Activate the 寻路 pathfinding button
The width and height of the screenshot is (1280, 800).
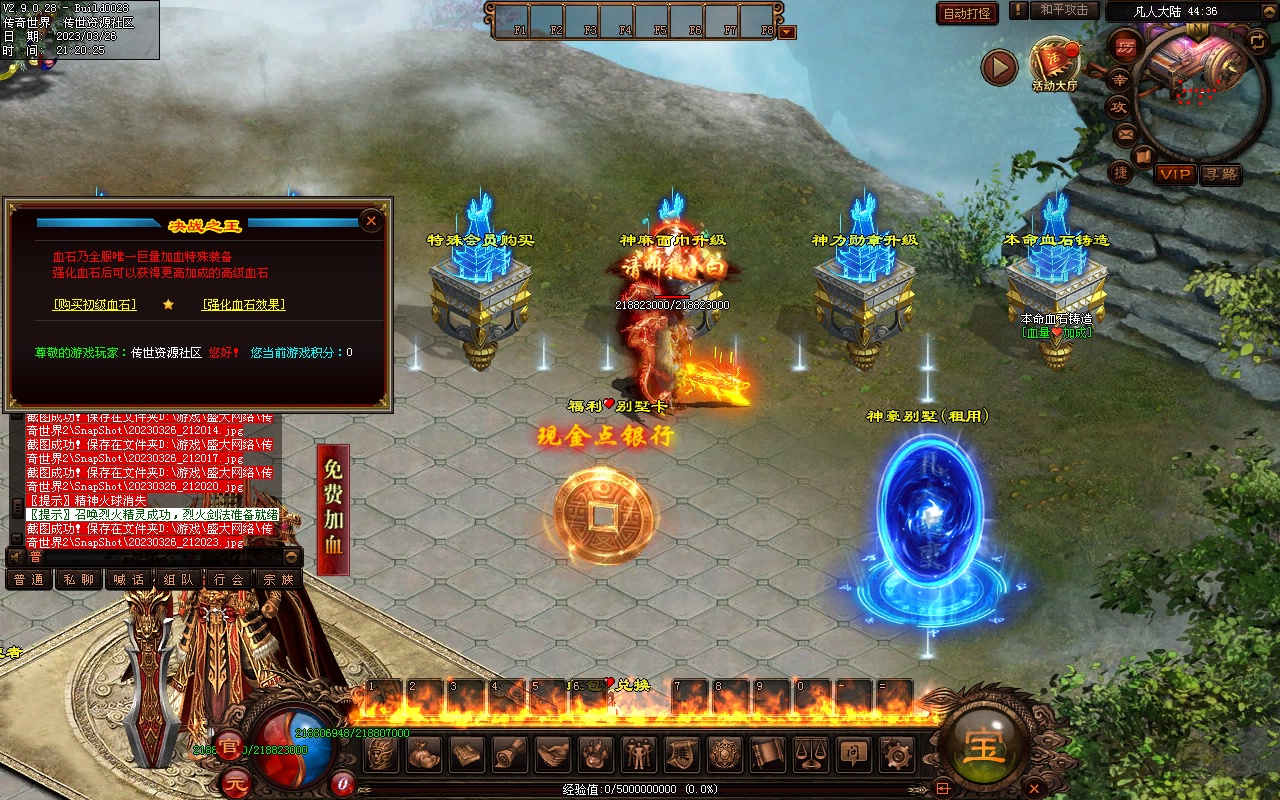[1220, 174]
